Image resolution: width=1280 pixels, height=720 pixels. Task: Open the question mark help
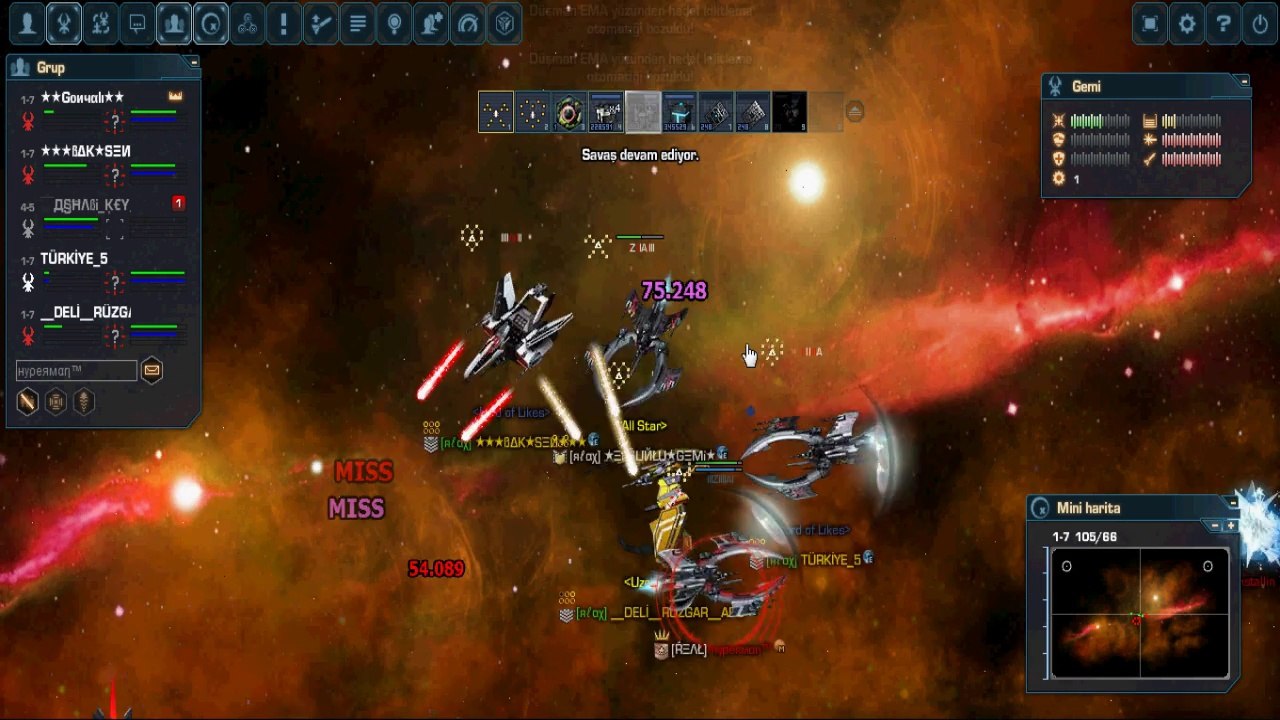[1224, 24]
